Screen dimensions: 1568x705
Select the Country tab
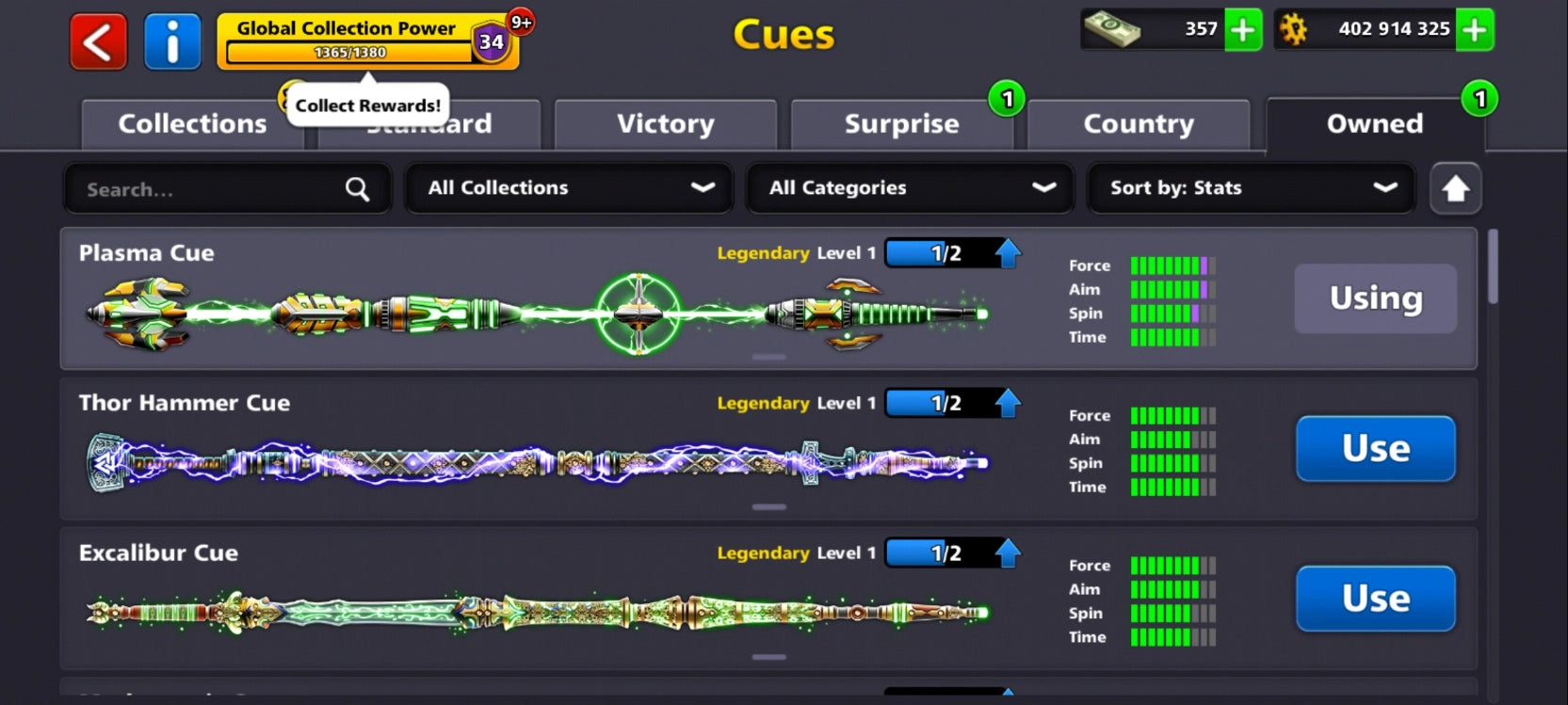(x=1139, y=123)
